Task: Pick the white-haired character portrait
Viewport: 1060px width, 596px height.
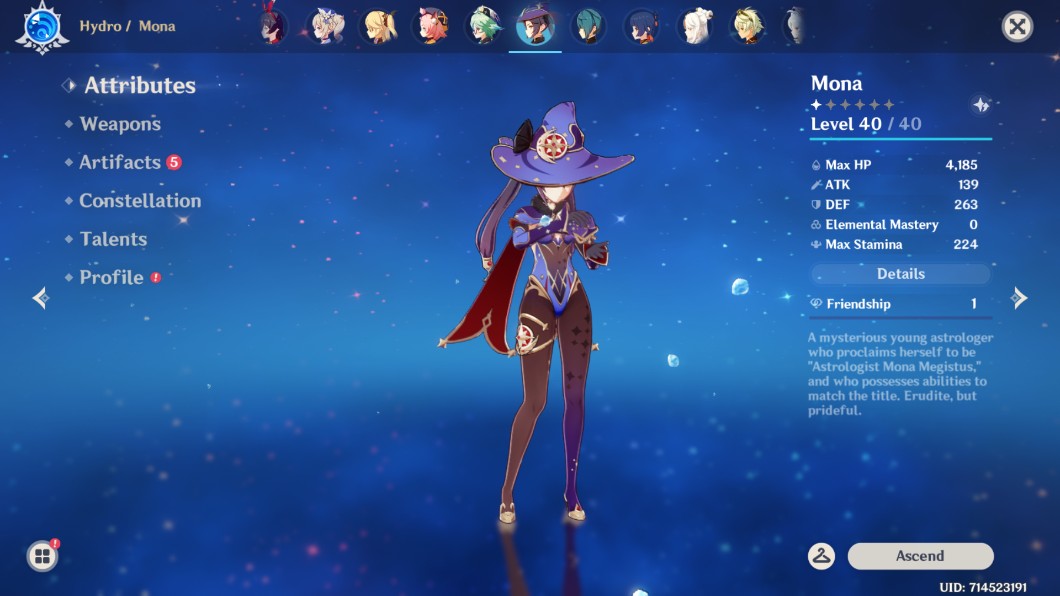Action: (x=695, y=27)
